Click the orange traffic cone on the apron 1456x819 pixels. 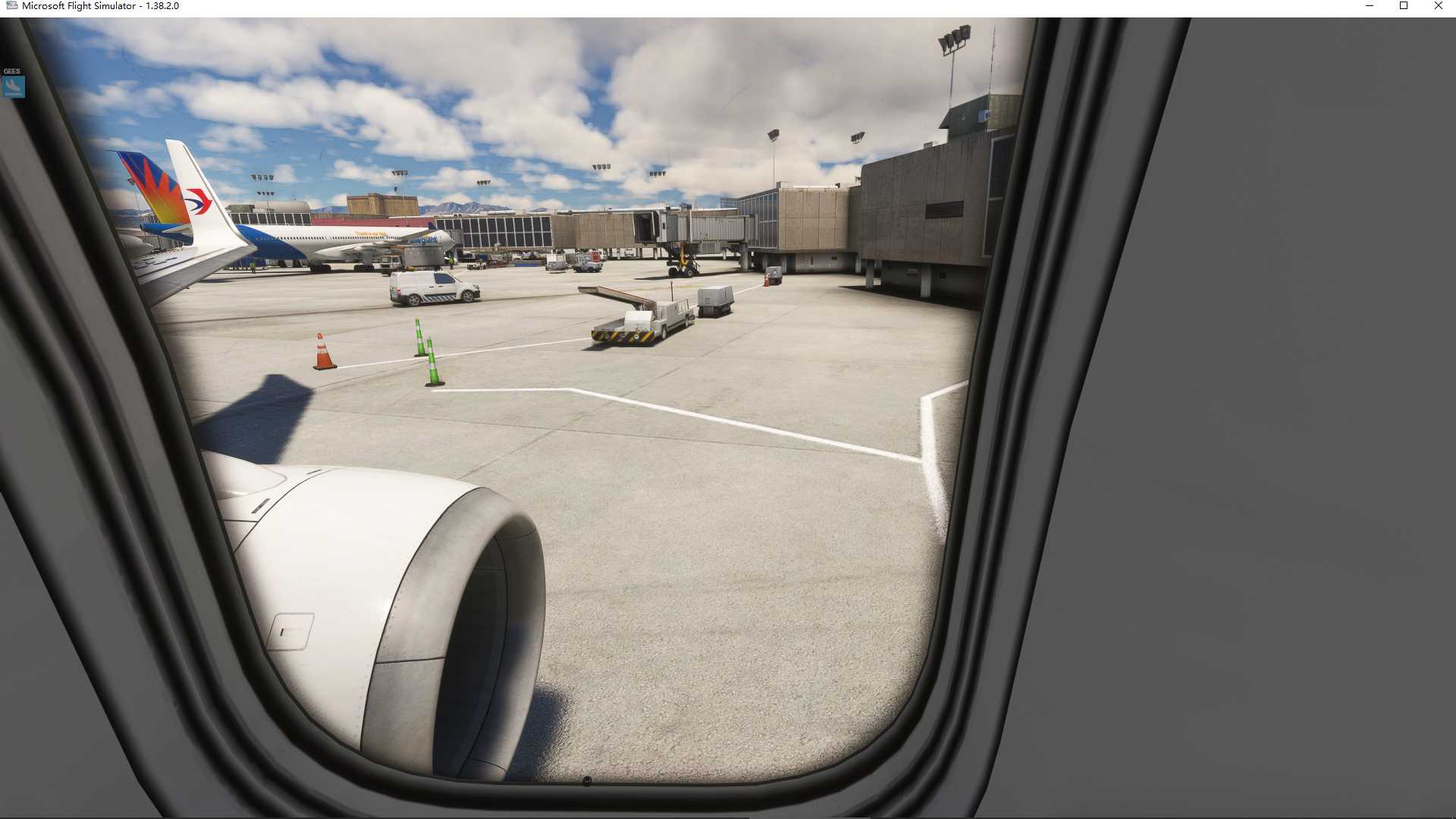tap(322, 349)
